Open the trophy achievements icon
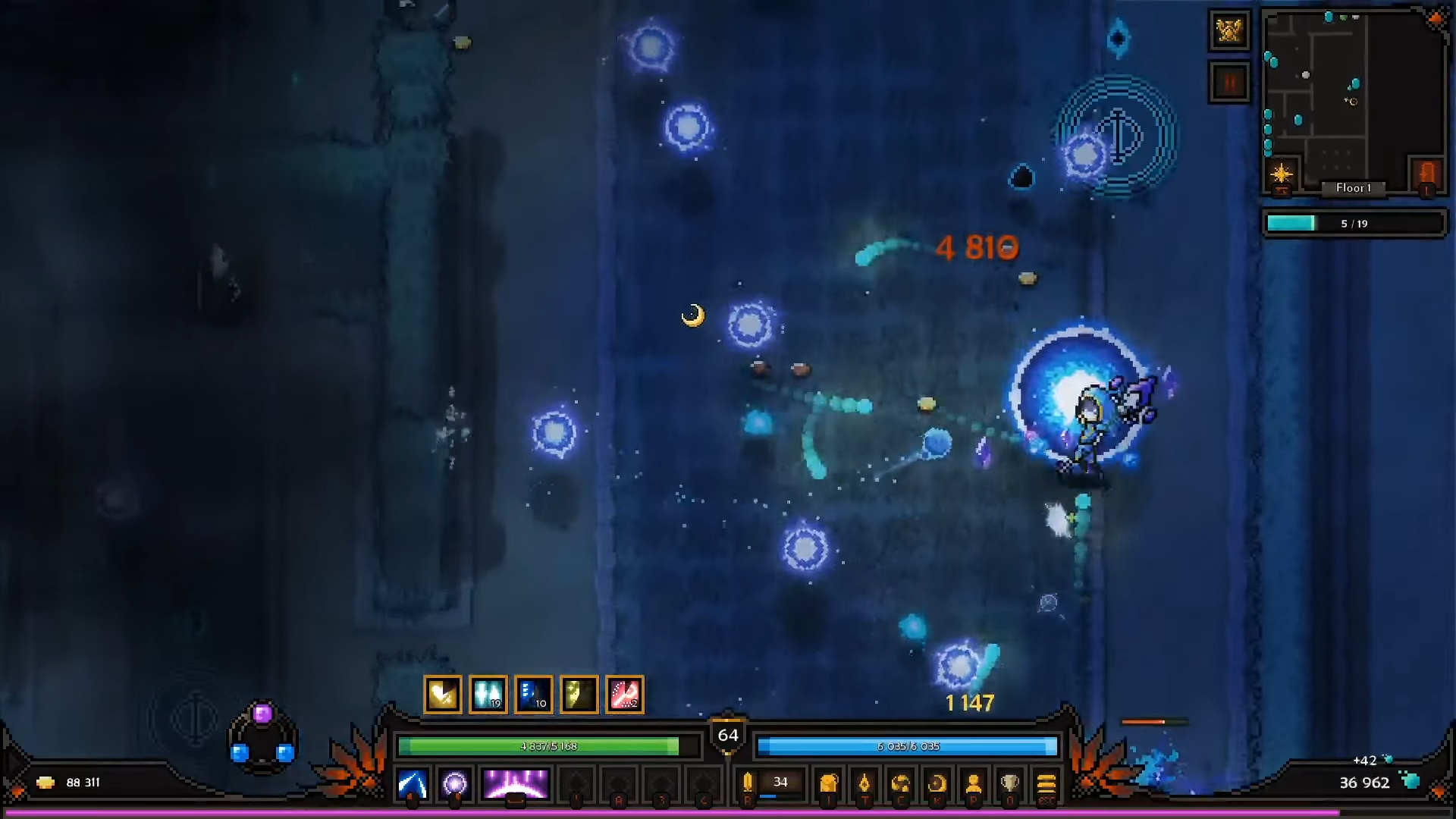This screenshot has height=819, width=1456. pos(1009,783)
